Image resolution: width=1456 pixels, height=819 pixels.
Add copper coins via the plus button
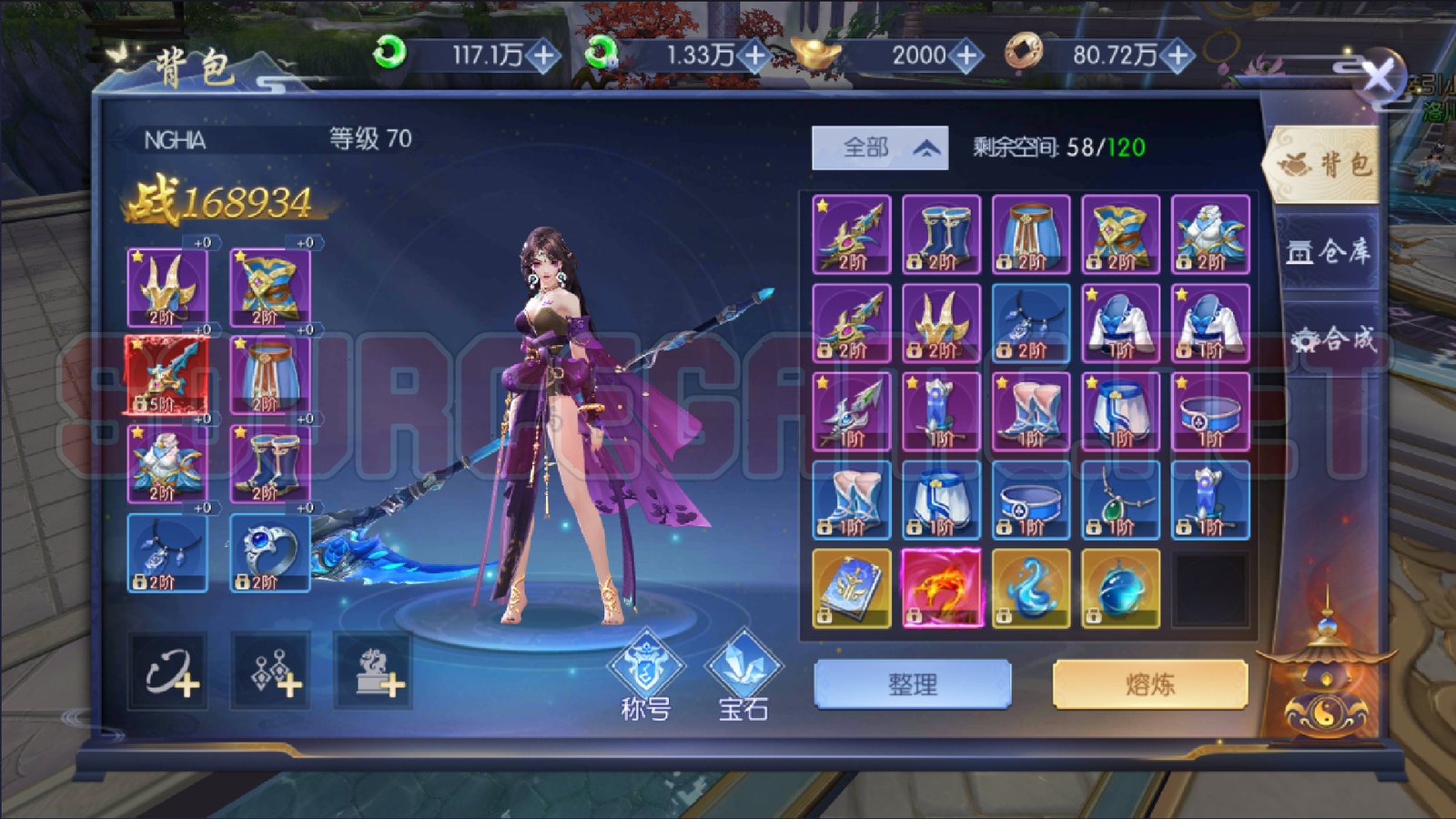pos(1178,56)
